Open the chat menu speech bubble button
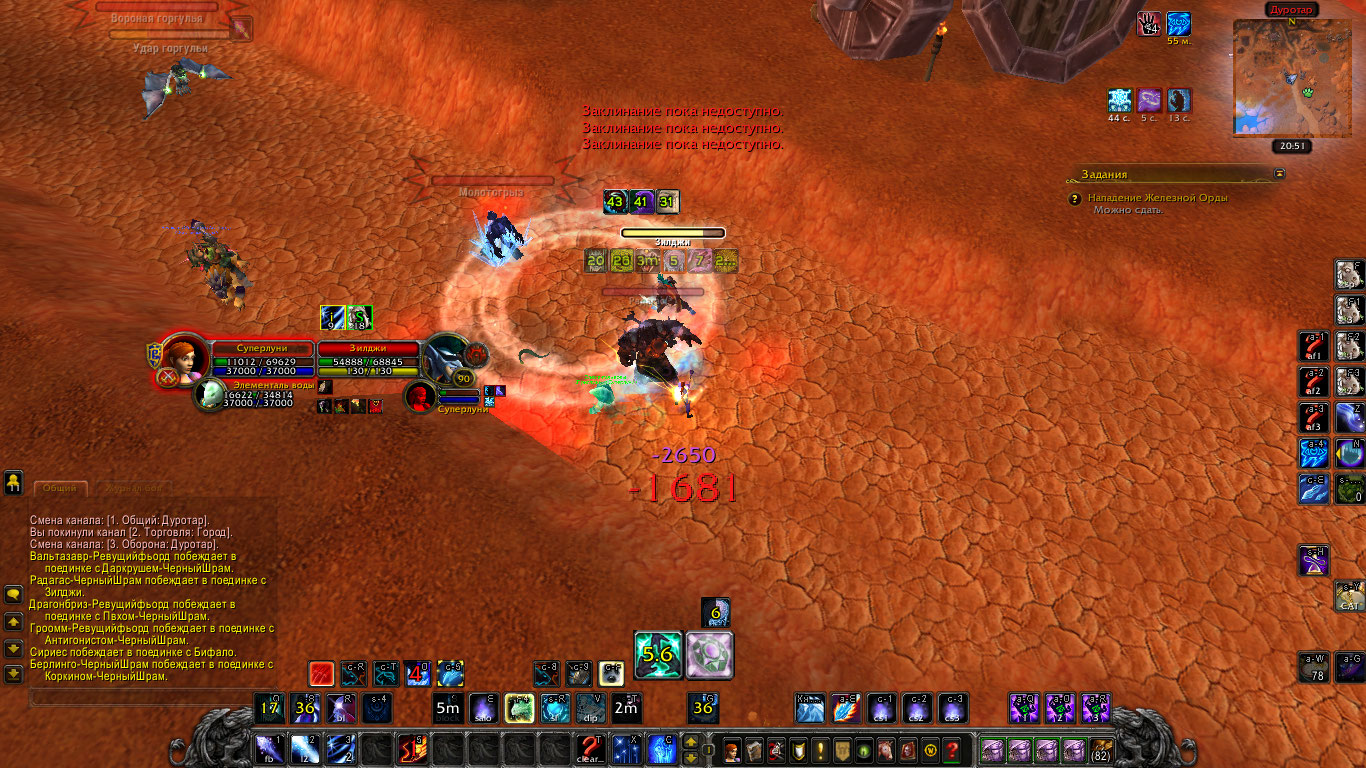The image size is (1366, 768). (13, 594)
